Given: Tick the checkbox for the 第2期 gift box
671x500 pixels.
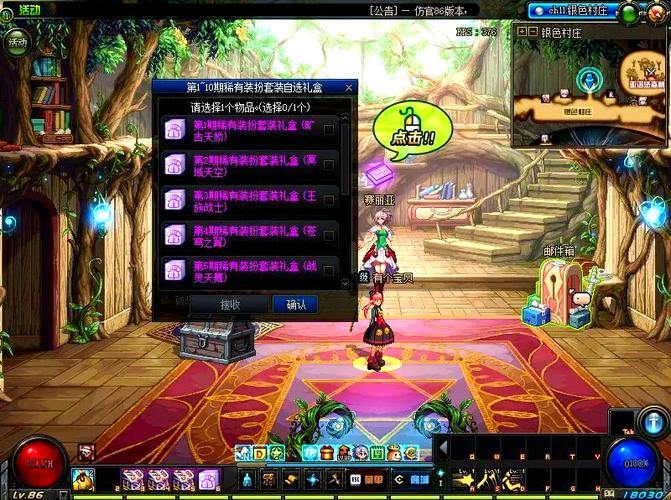Looking at the screenshot, I should [x=329, y=164].
